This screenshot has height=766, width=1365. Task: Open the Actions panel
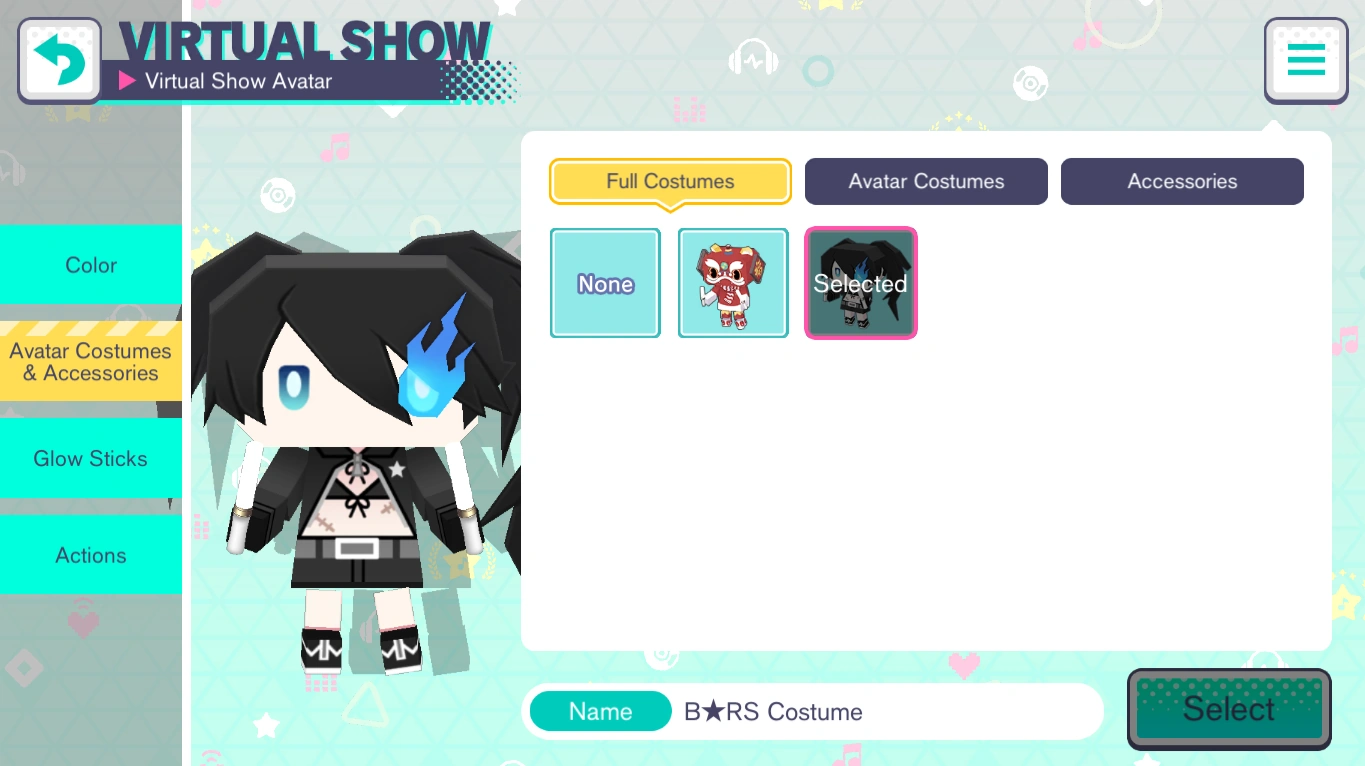tap(90, 555)
